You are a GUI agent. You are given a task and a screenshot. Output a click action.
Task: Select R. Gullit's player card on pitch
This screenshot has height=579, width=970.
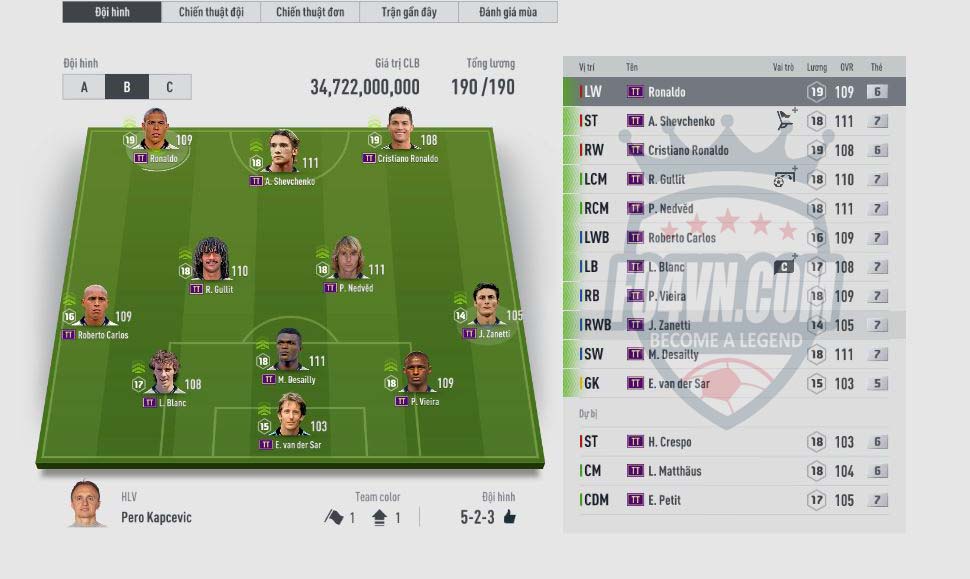pyautogui.click(x=211, y=266)
